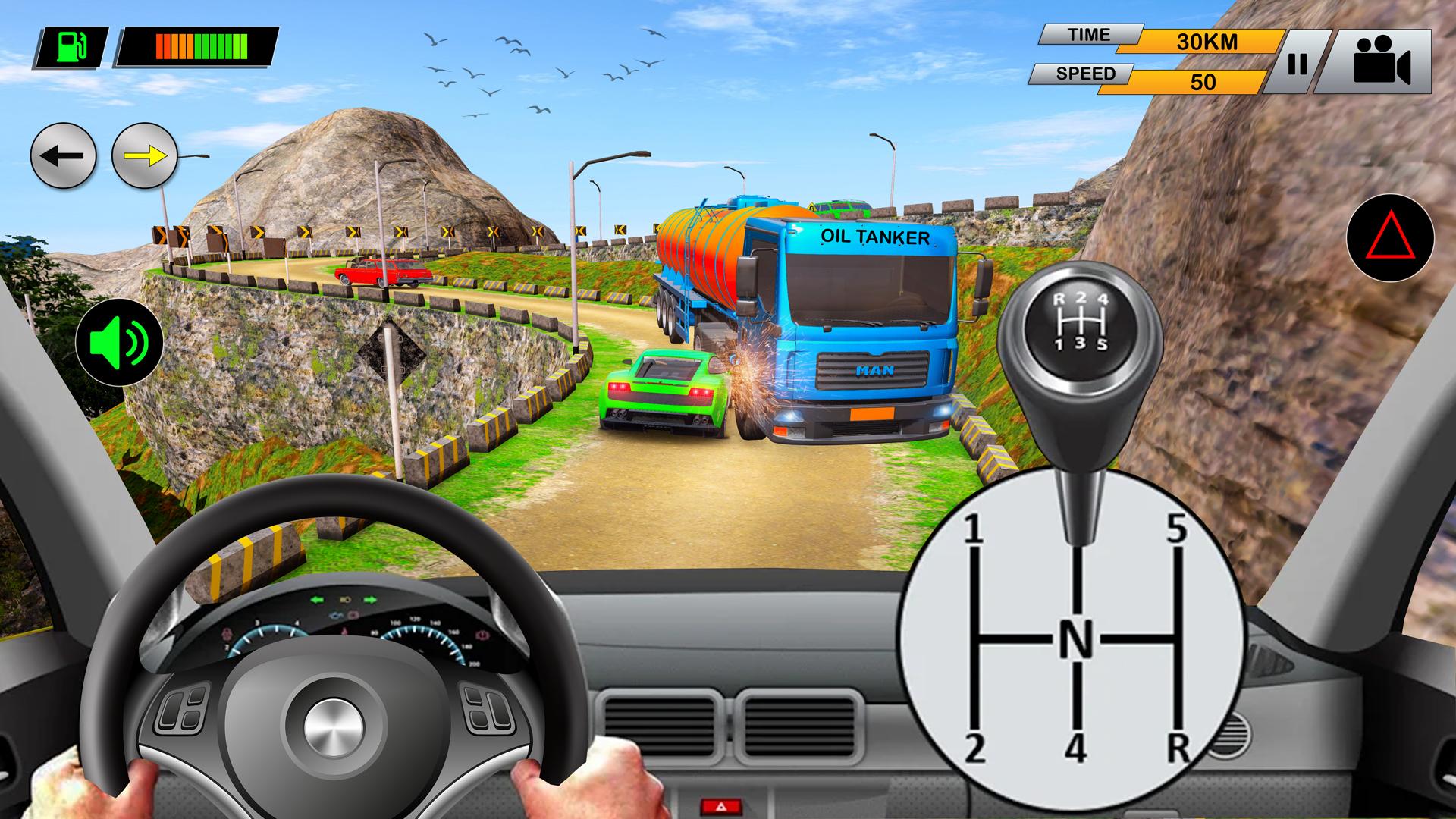Open the TIME display panel

coord(1090,34)
